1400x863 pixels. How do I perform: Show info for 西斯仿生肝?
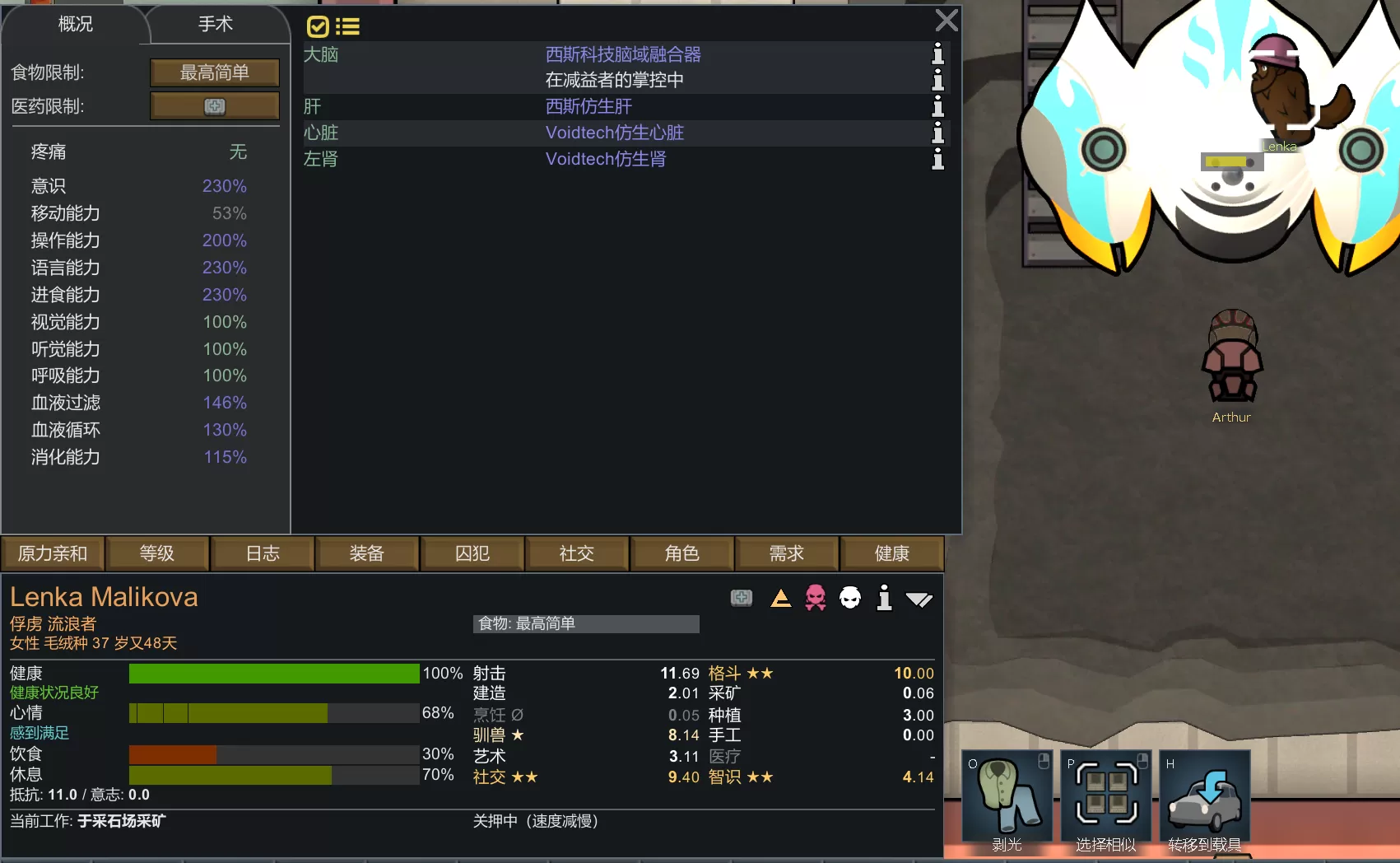tap(937, 106)
